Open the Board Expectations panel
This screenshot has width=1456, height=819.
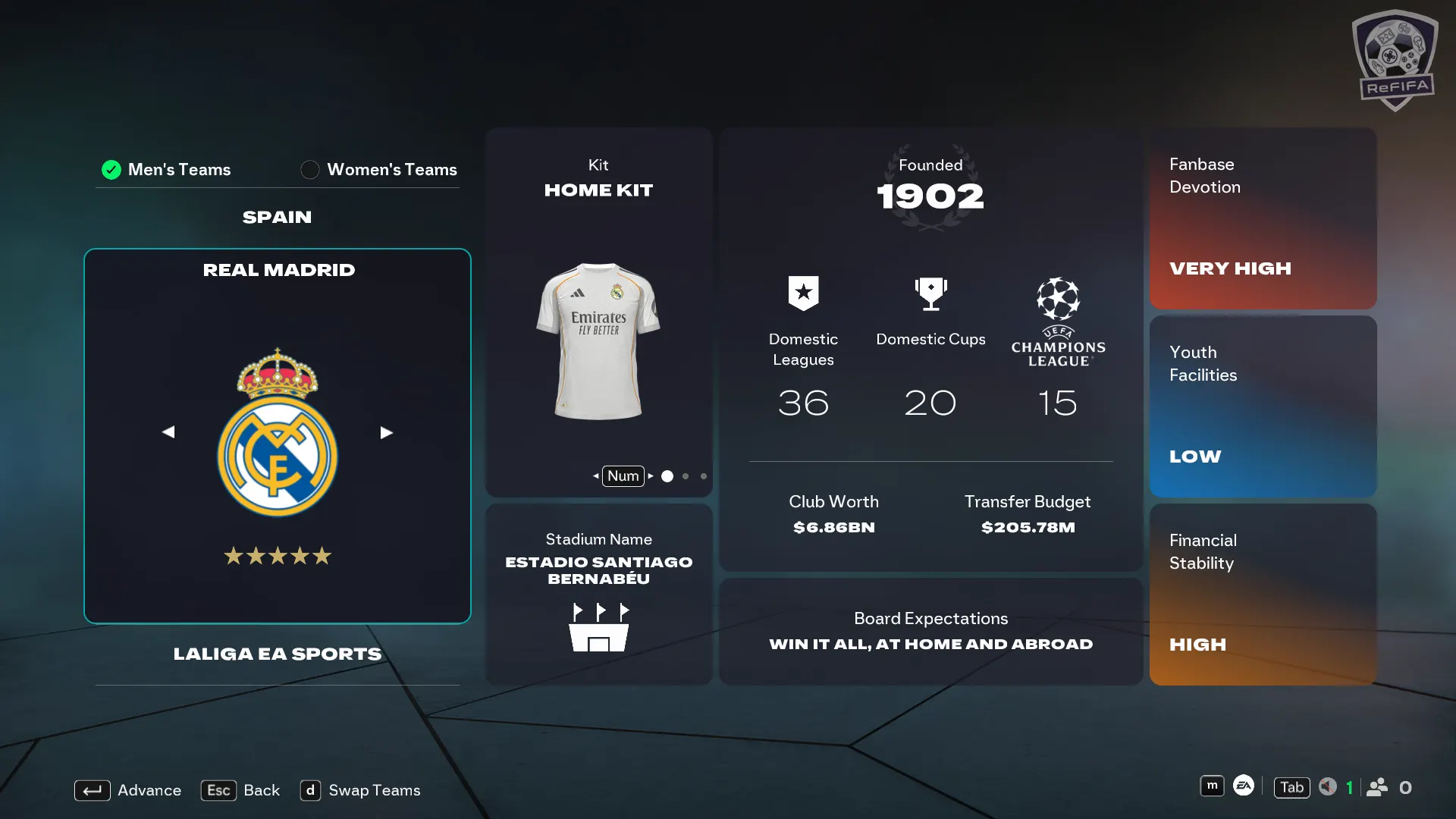930,631
